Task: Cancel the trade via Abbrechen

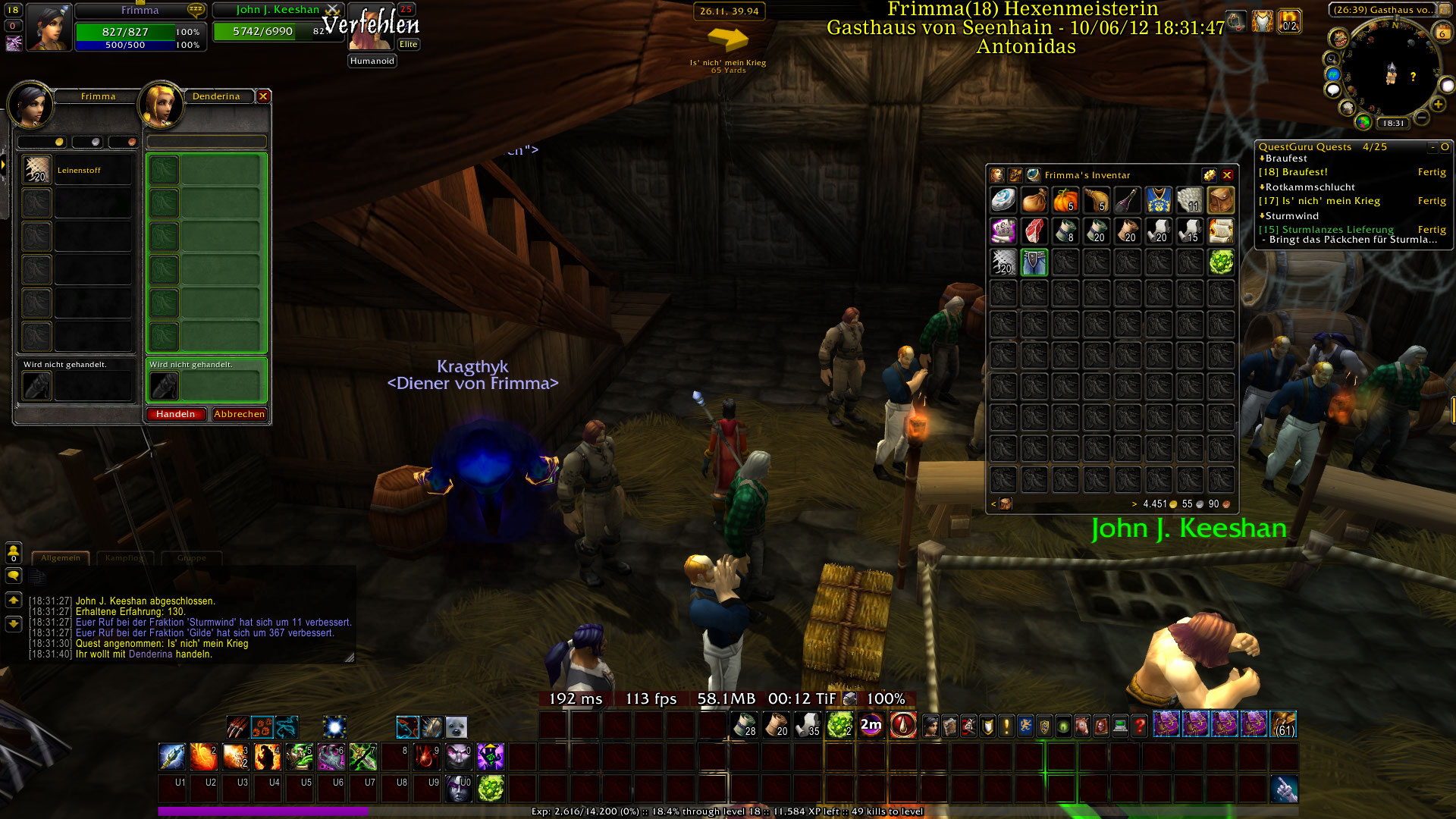Action: (239, 414)
